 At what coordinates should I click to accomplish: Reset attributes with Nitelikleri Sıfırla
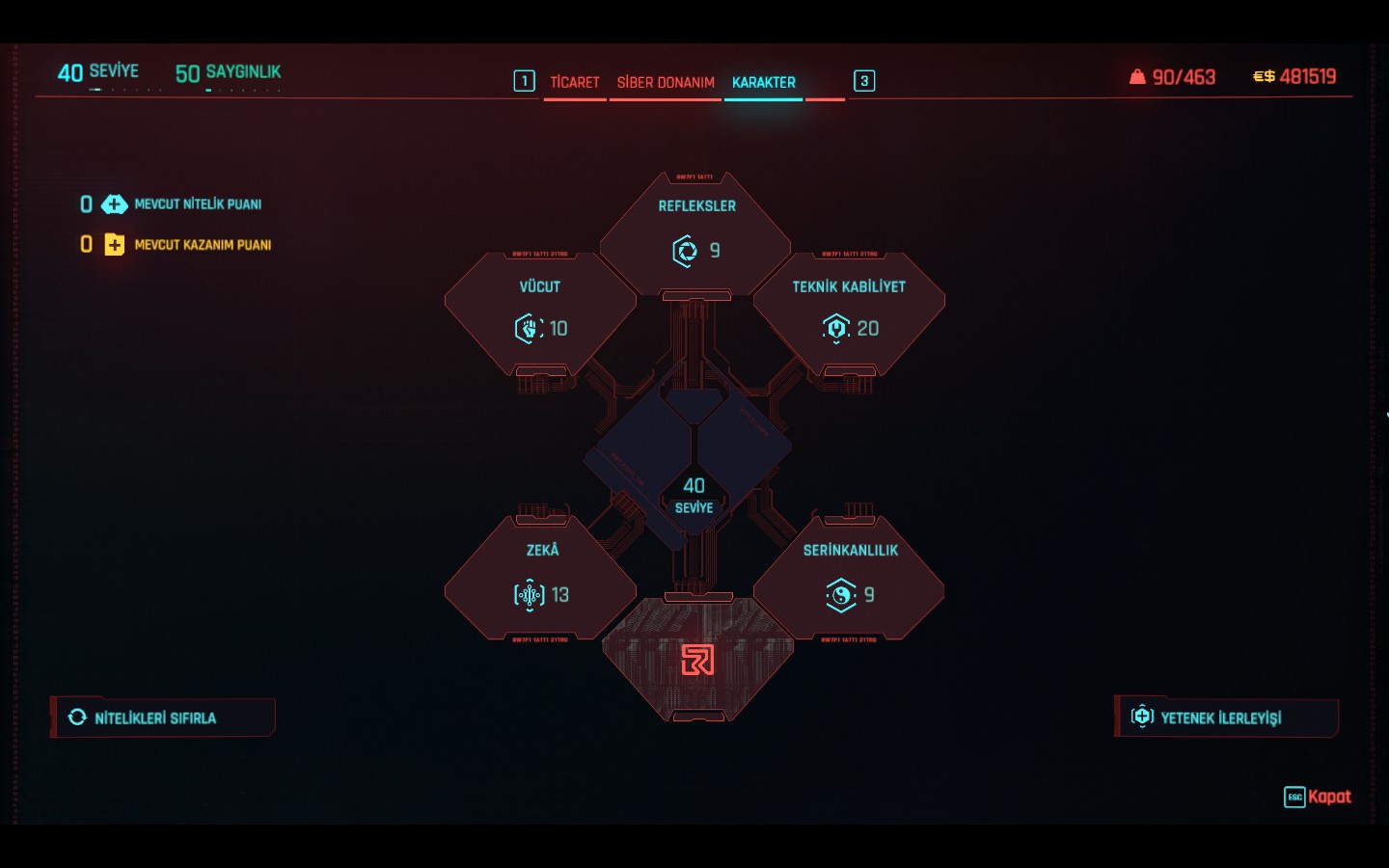[163, 718]
